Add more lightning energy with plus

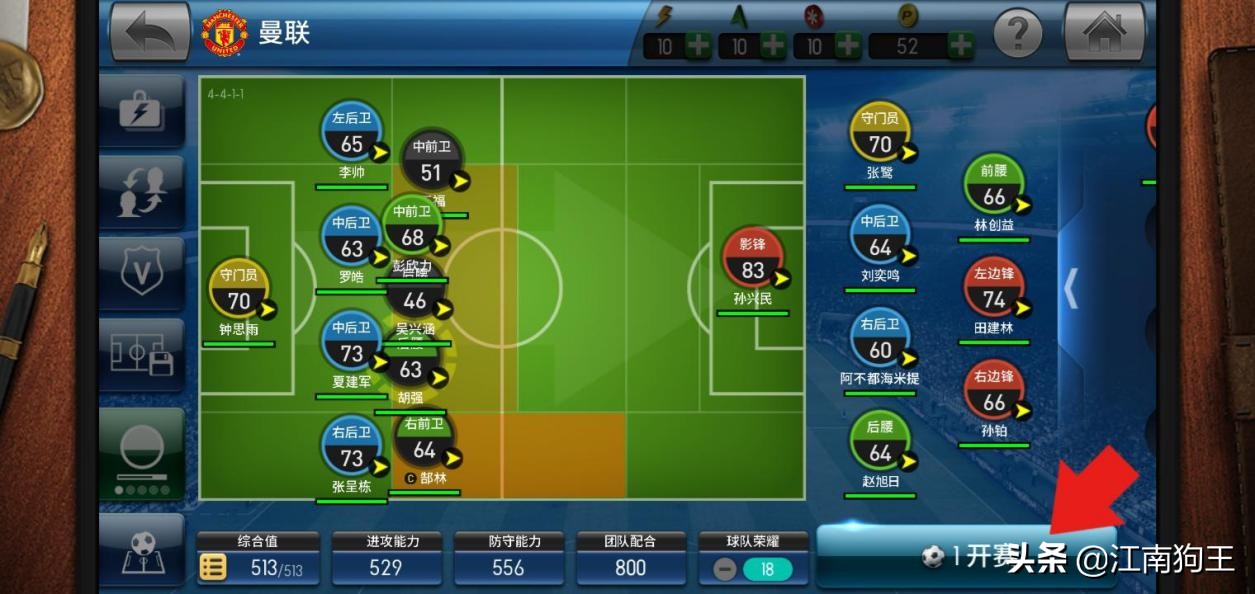(x=698, y=46)
